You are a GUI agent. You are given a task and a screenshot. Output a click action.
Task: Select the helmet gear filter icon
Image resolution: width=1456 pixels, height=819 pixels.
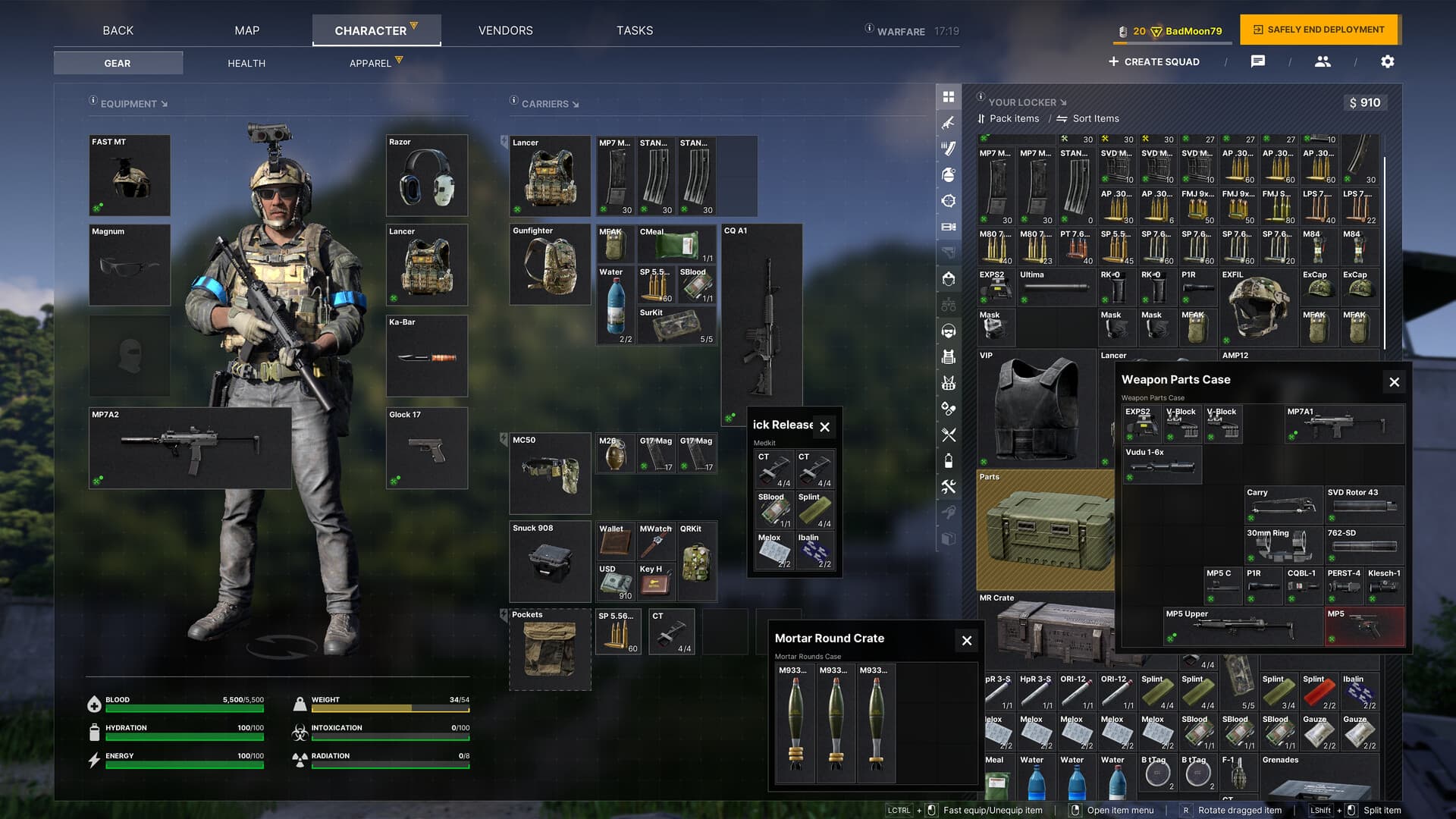click(949, 278)
